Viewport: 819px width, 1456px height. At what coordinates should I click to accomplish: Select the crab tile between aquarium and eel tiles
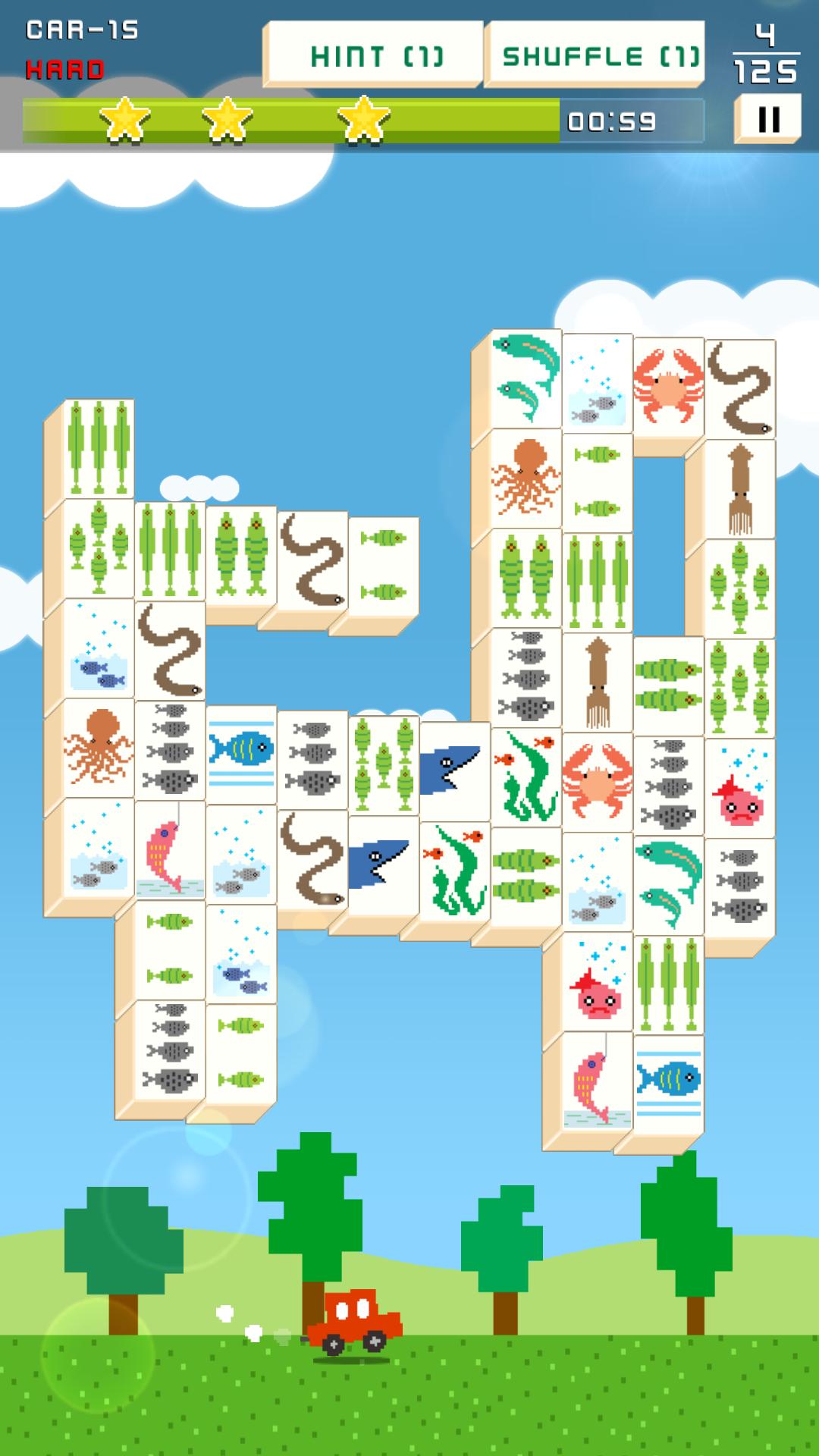[668, 387]
